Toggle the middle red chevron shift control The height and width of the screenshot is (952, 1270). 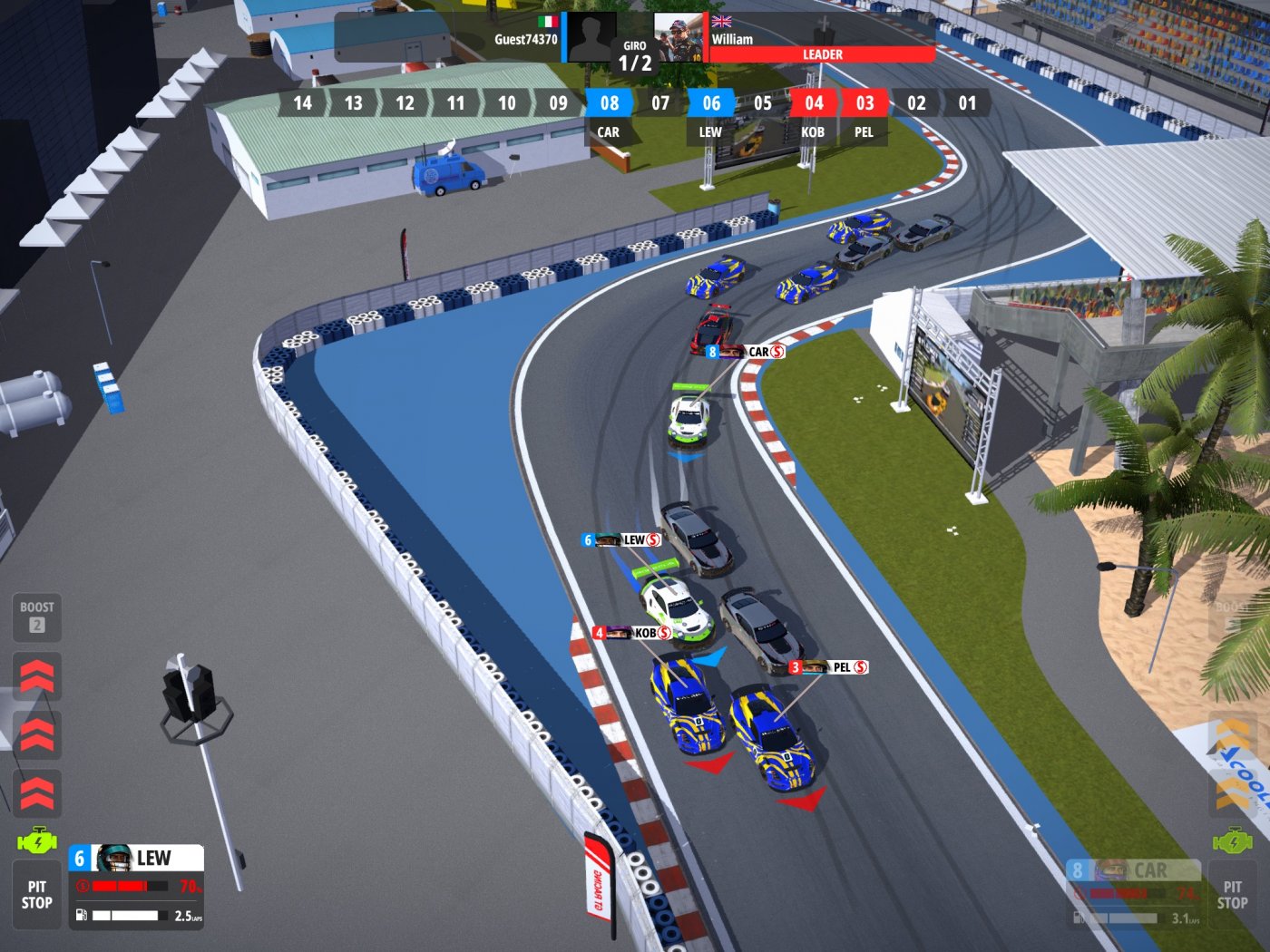pos(38,733)
